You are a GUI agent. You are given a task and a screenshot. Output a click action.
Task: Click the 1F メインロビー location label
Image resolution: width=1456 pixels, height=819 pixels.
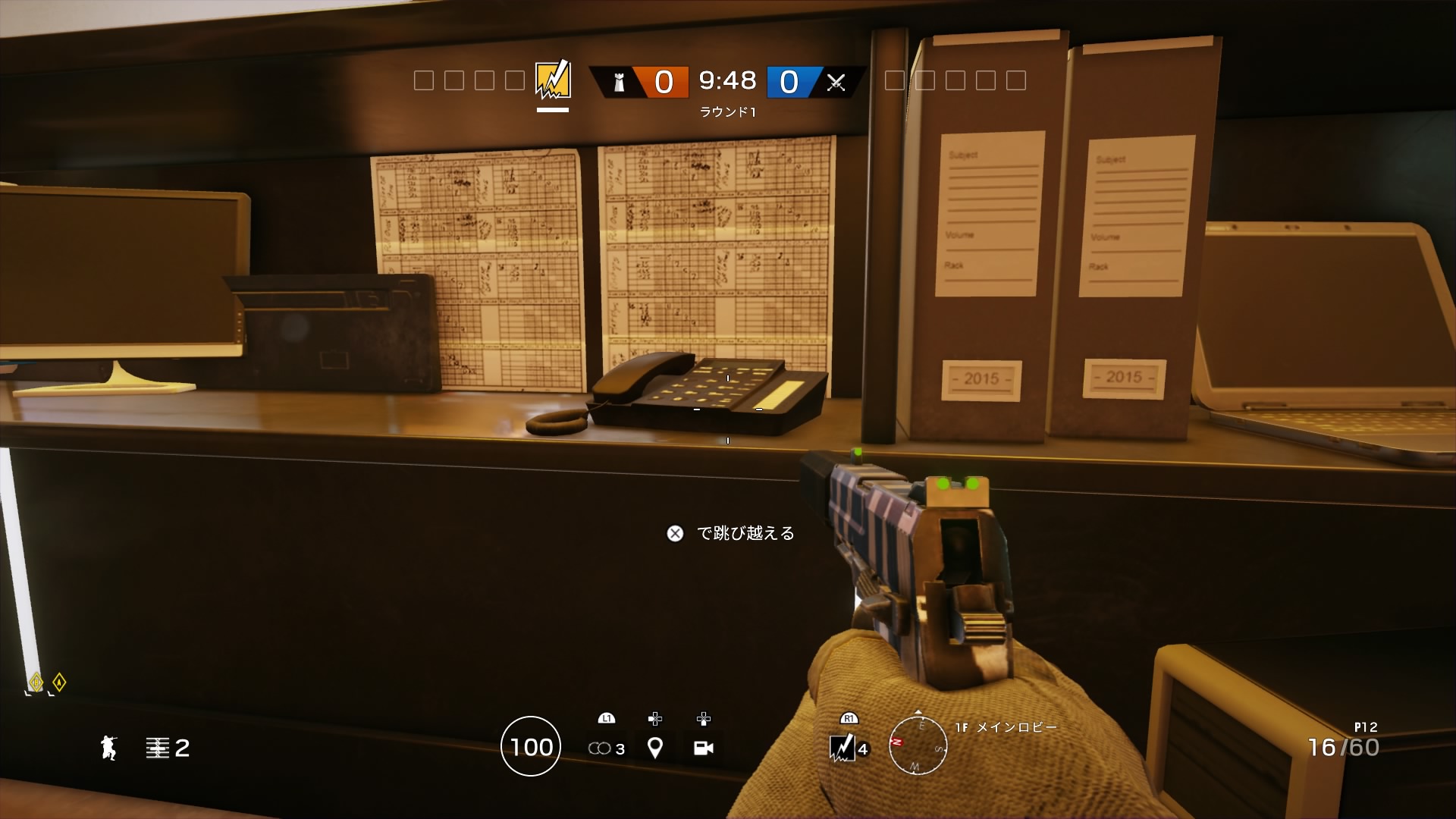(1003, 726)
